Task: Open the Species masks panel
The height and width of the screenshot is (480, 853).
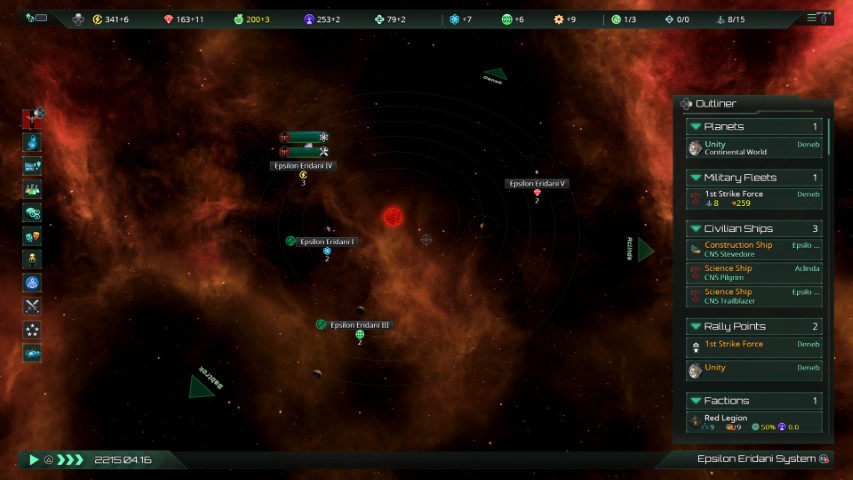Action: pyautogui.click(x=32, y=236)
